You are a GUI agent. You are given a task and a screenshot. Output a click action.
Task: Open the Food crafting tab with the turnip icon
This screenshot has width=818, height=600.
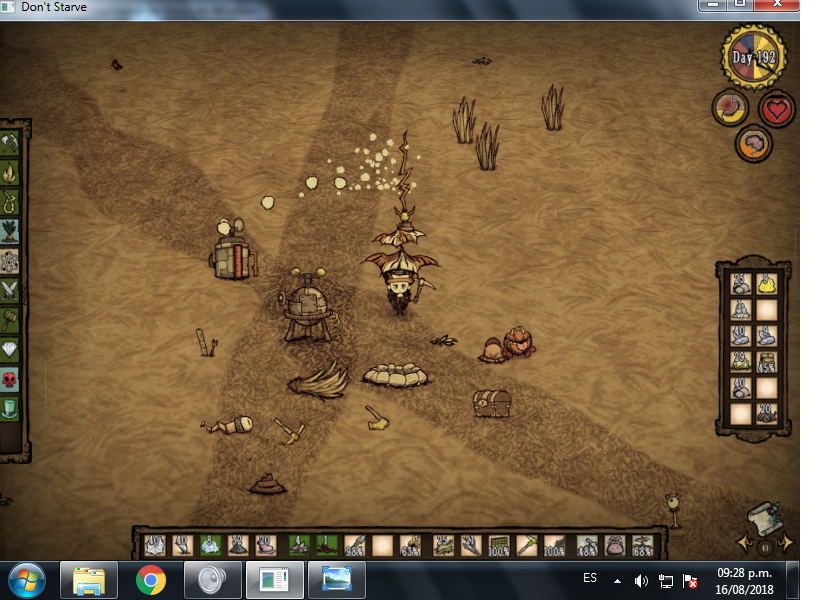[x=11, y=232]
